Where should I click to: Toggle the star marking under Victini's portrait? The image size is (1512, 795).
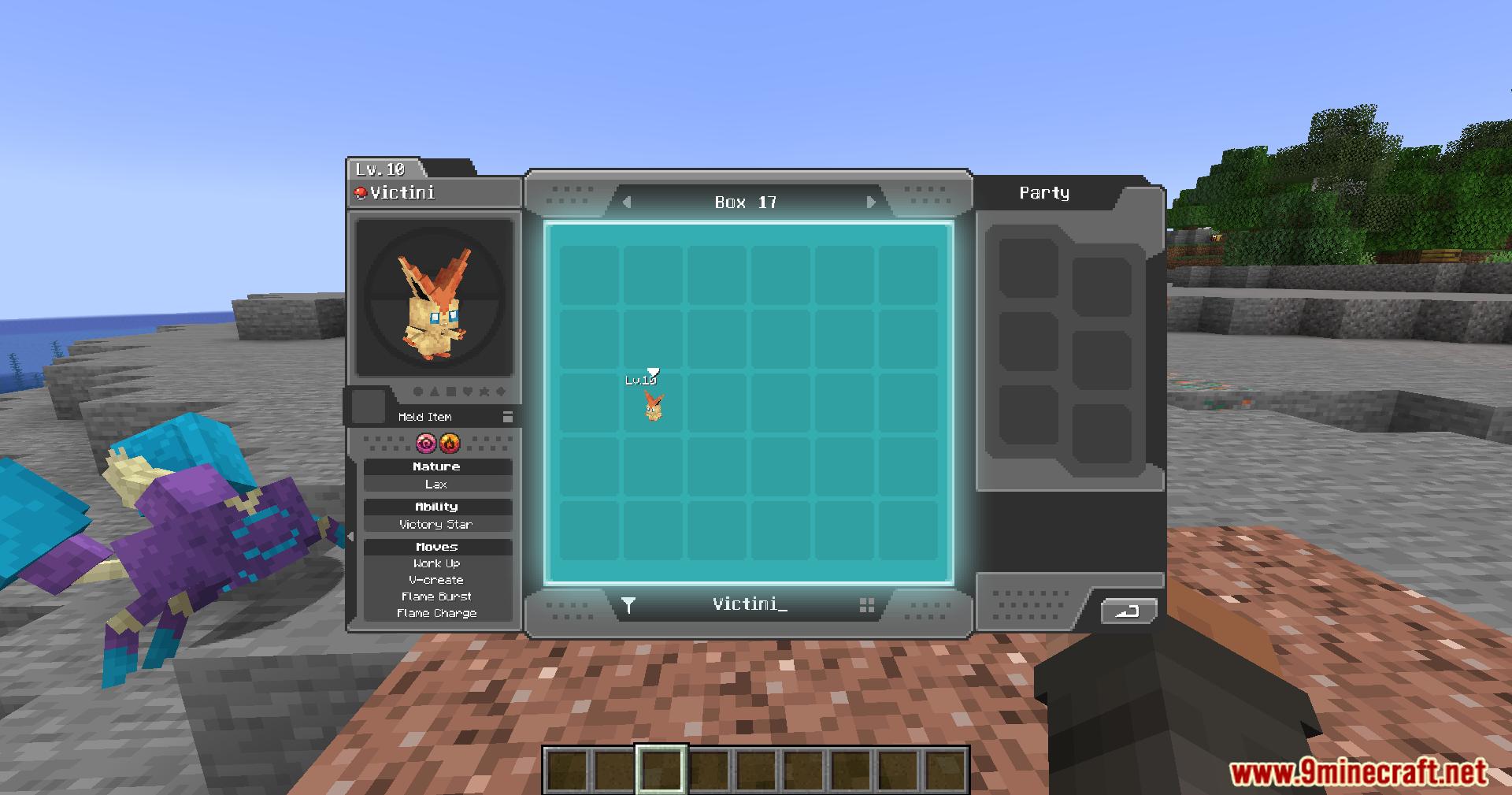coord(486,392)
